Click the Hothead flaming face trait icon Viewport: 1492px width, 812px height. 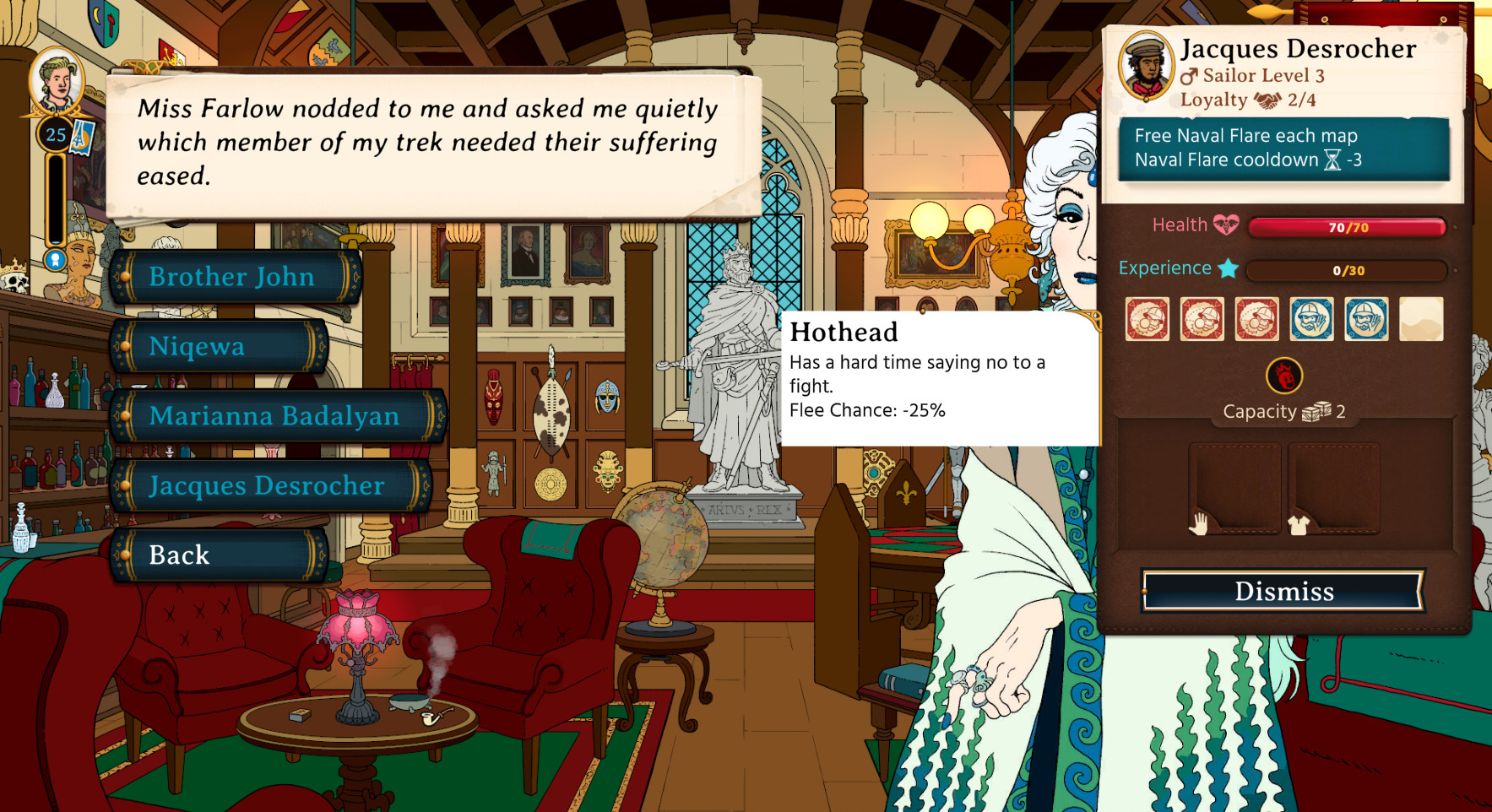tap(1283, 376)
